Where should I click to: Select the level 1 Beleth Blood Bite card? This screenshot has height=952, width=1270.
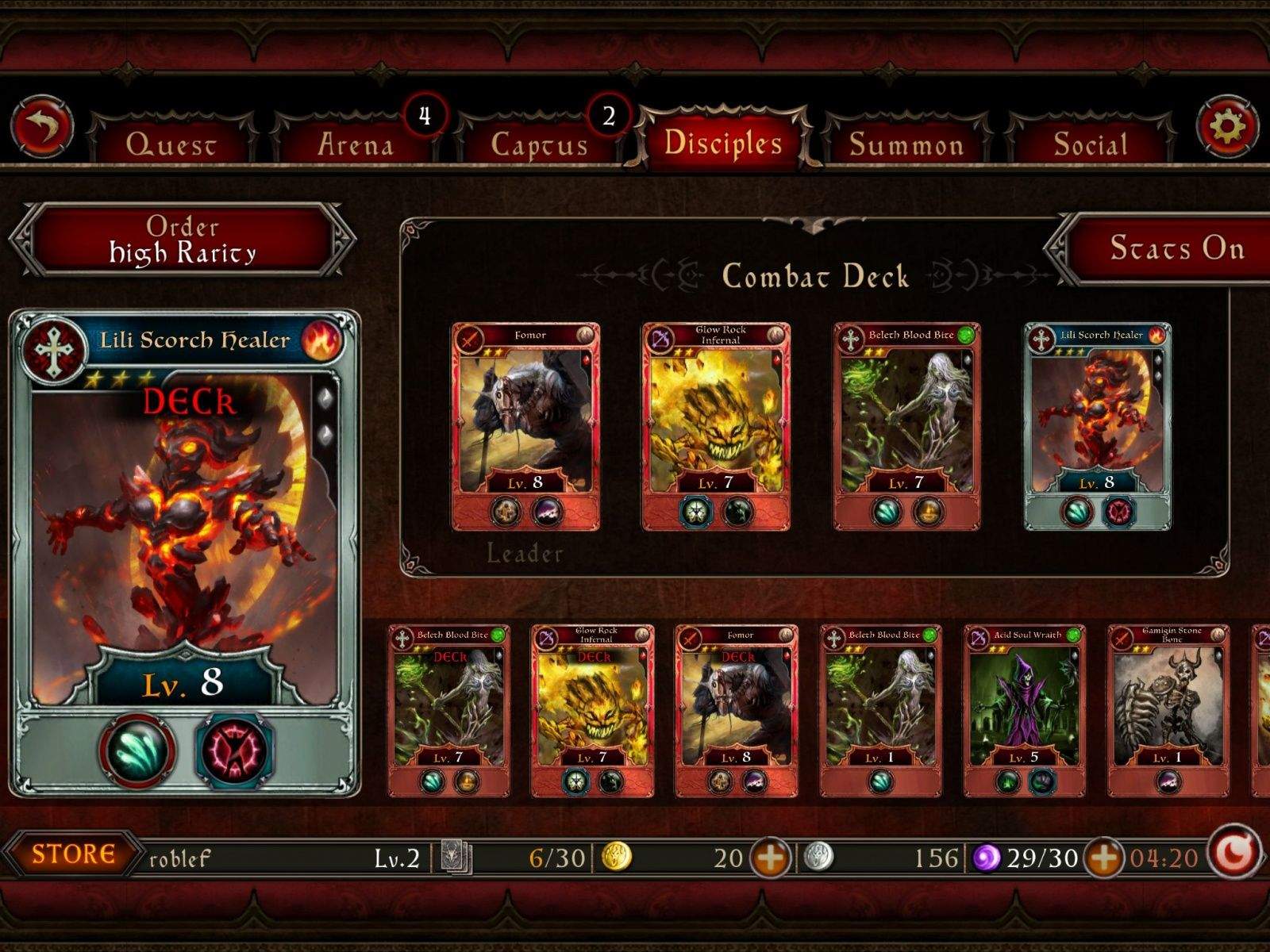(880, 709)
